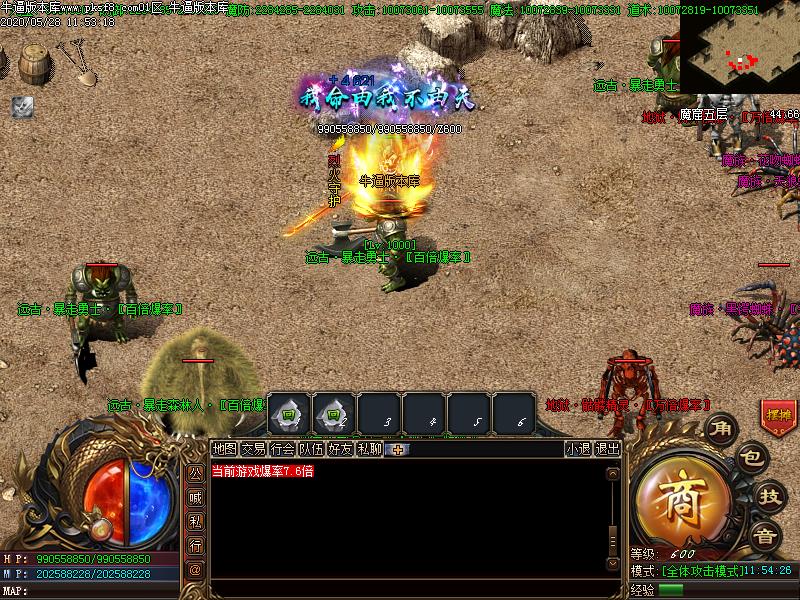Click the 交易 trade button
The height and width of the screenshot is (600, 800).
pyautogui.click(x=254, y=449)
